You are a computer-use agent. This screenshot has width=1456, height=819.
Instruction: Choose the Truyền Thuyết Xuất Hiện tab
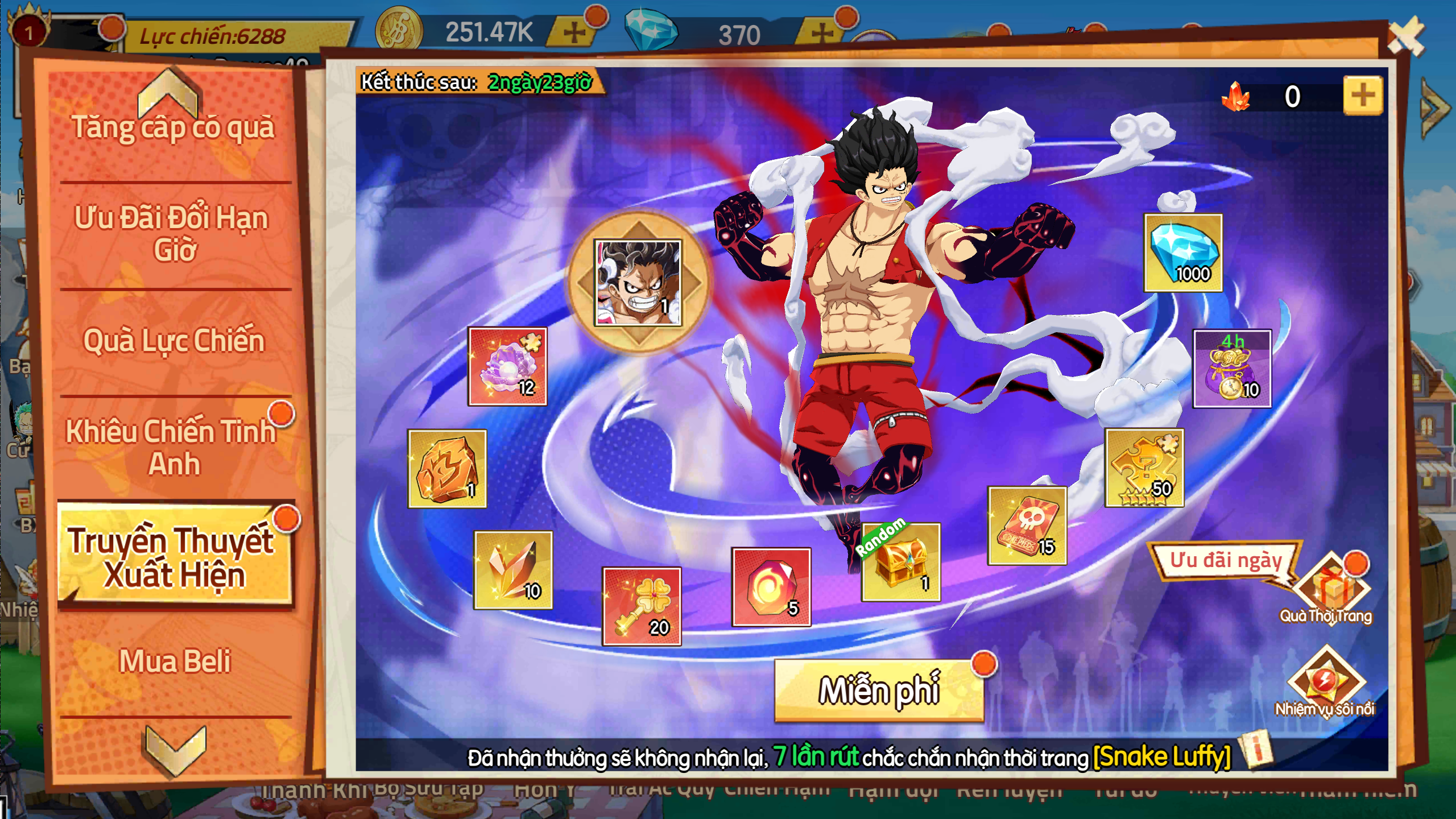[x=174, y=556]
